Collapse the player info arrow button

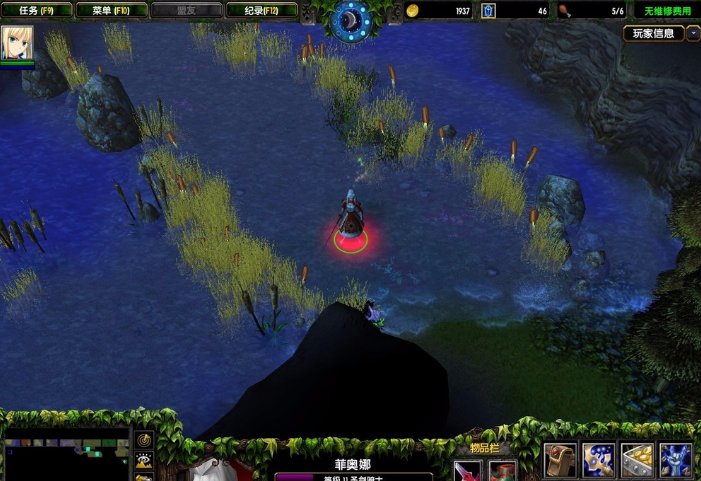693,33
